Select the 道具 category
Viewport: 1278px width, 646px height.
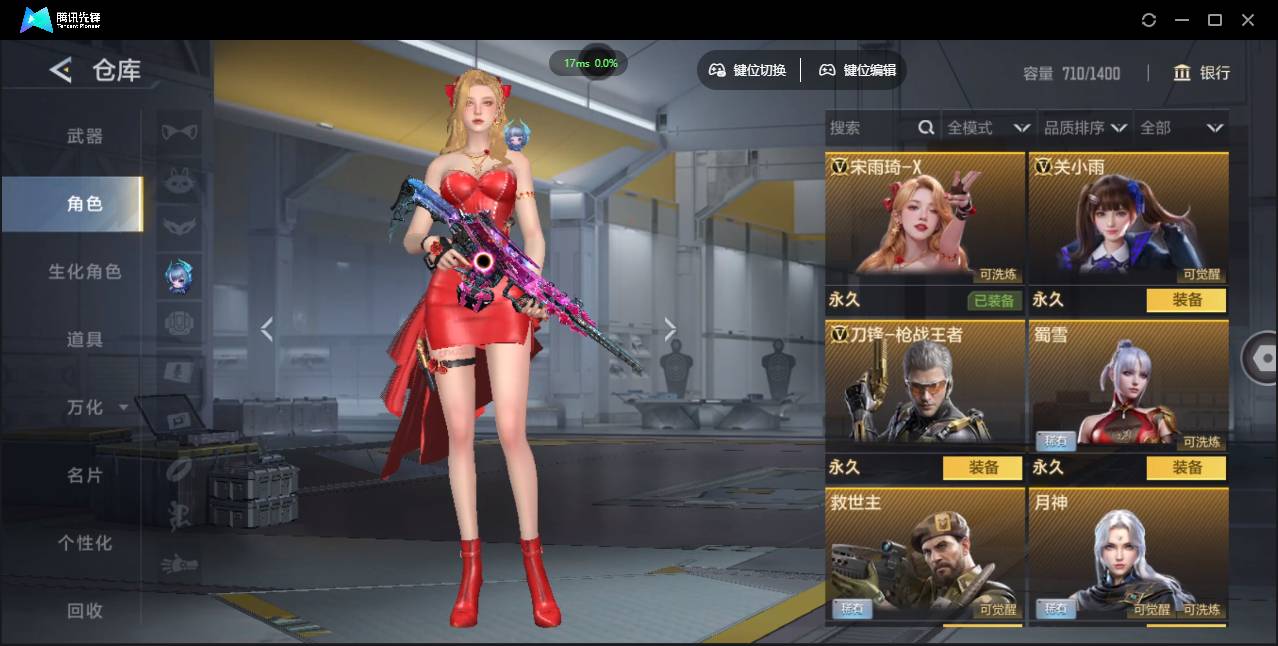85,340
